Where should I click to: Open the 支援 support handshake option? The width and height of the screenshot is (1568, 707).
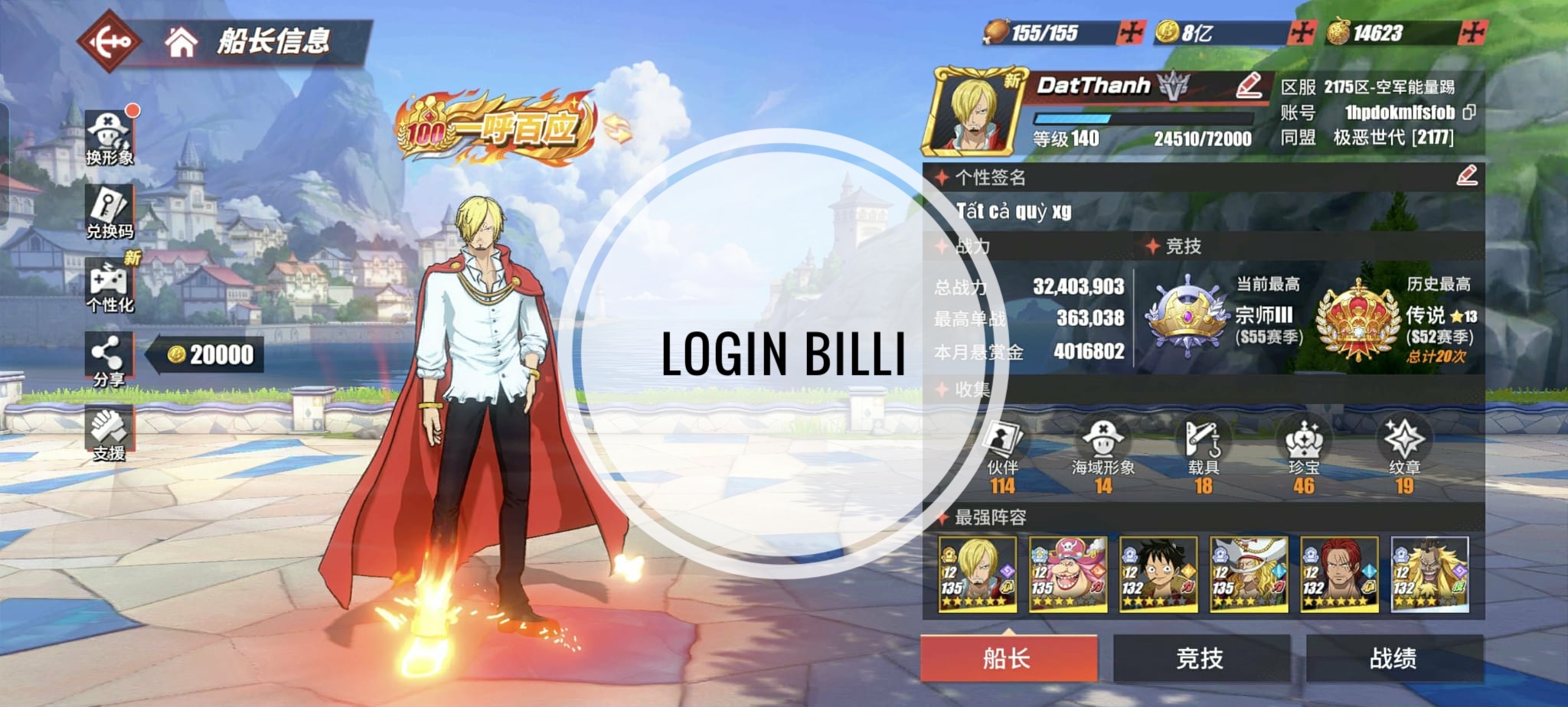click(x=109, y=434)
